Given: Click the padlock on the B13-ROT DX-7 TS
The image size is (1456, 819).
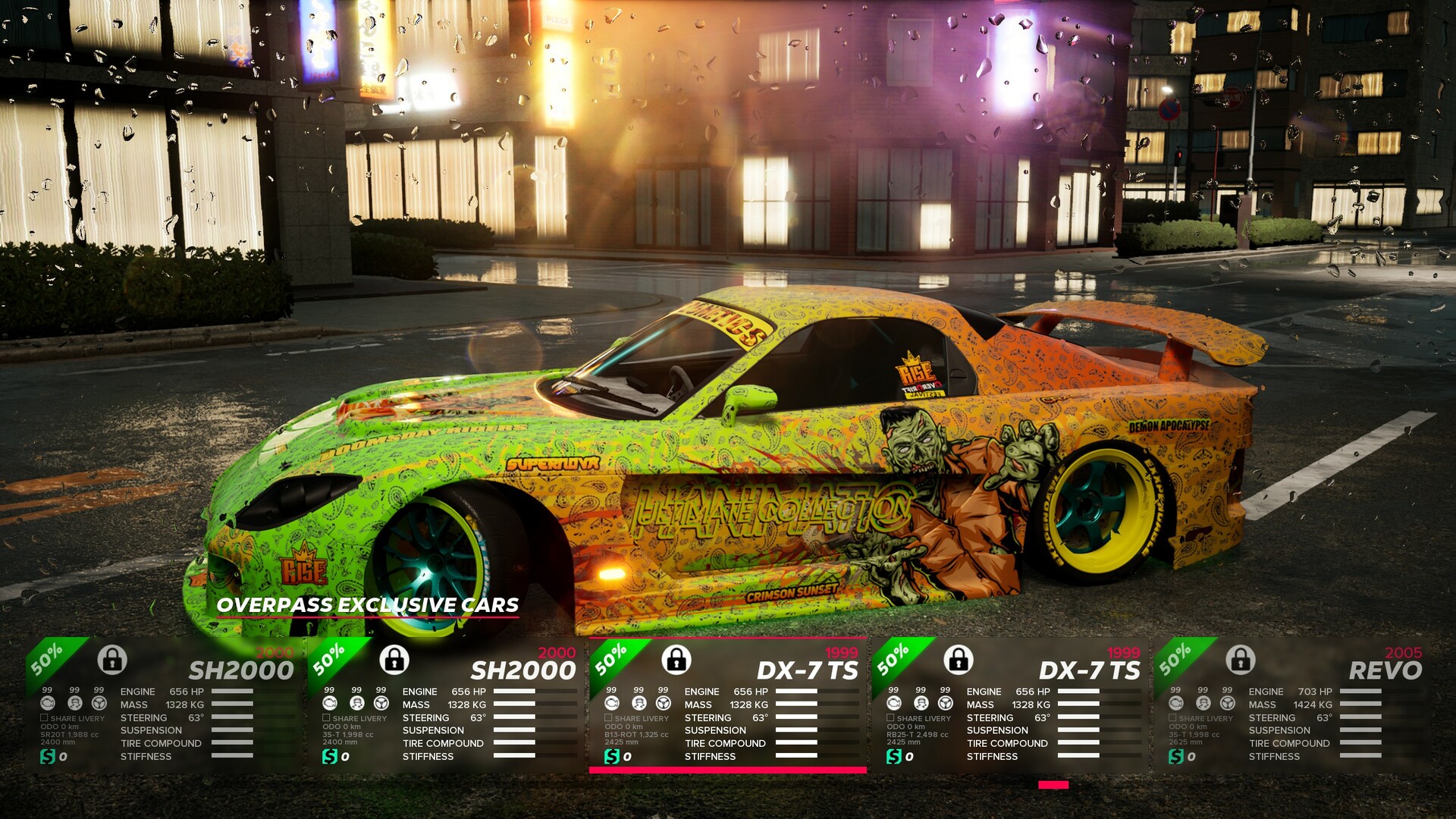Looking at the screenshot, I should point(676,660).
